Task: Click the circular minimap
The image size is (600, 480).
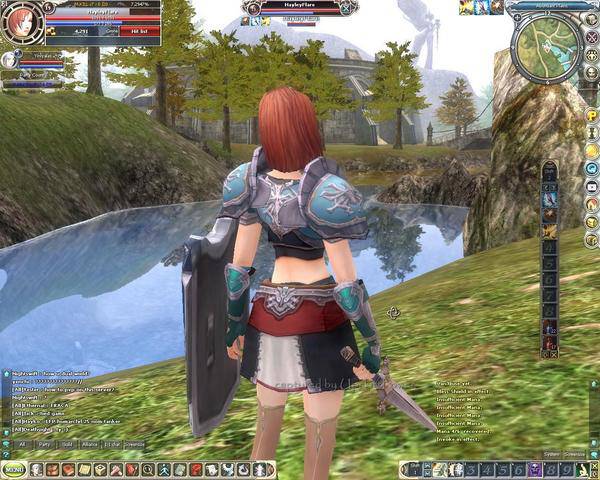Action: [x=545, y=38]
